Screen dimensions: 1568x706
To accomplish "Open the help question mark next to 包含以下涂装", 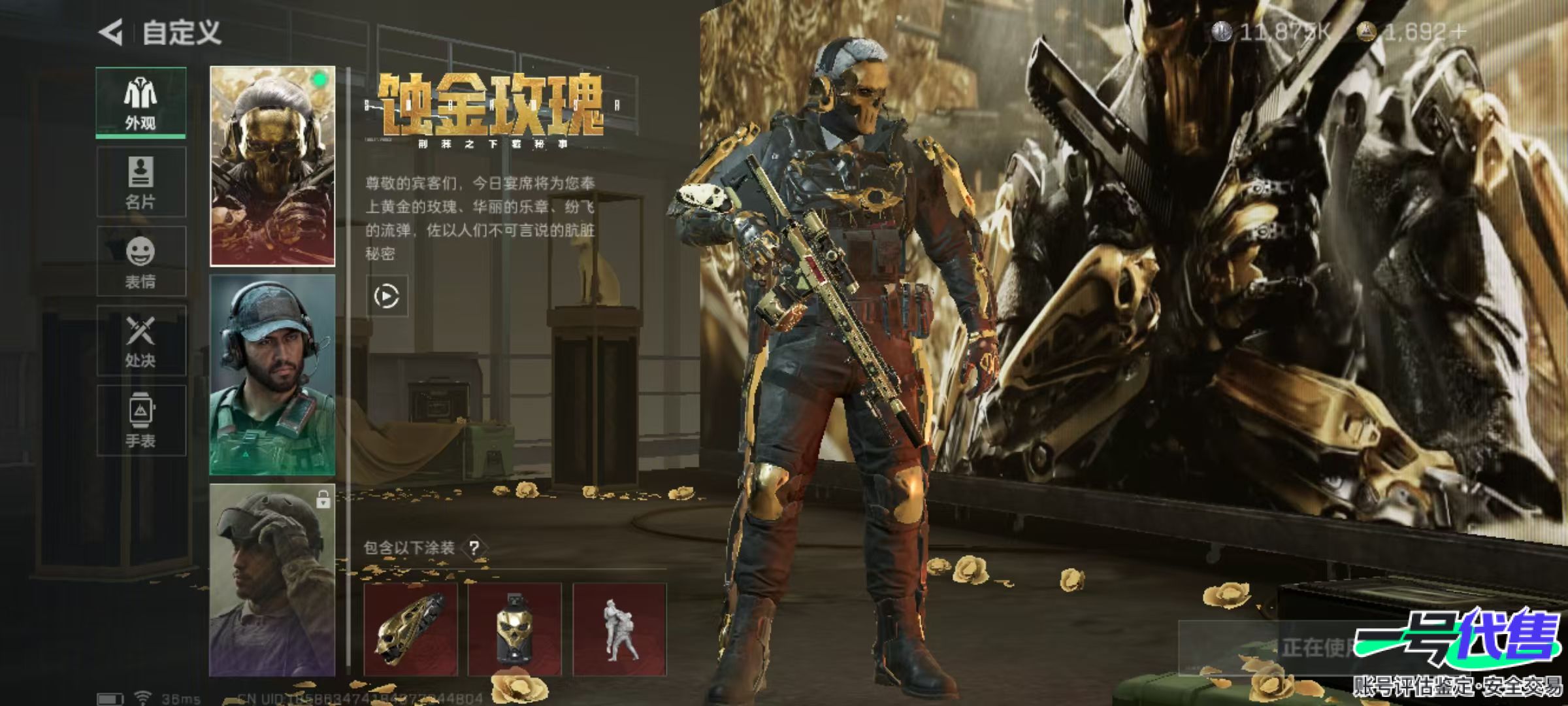I will (x=474, y=548).
